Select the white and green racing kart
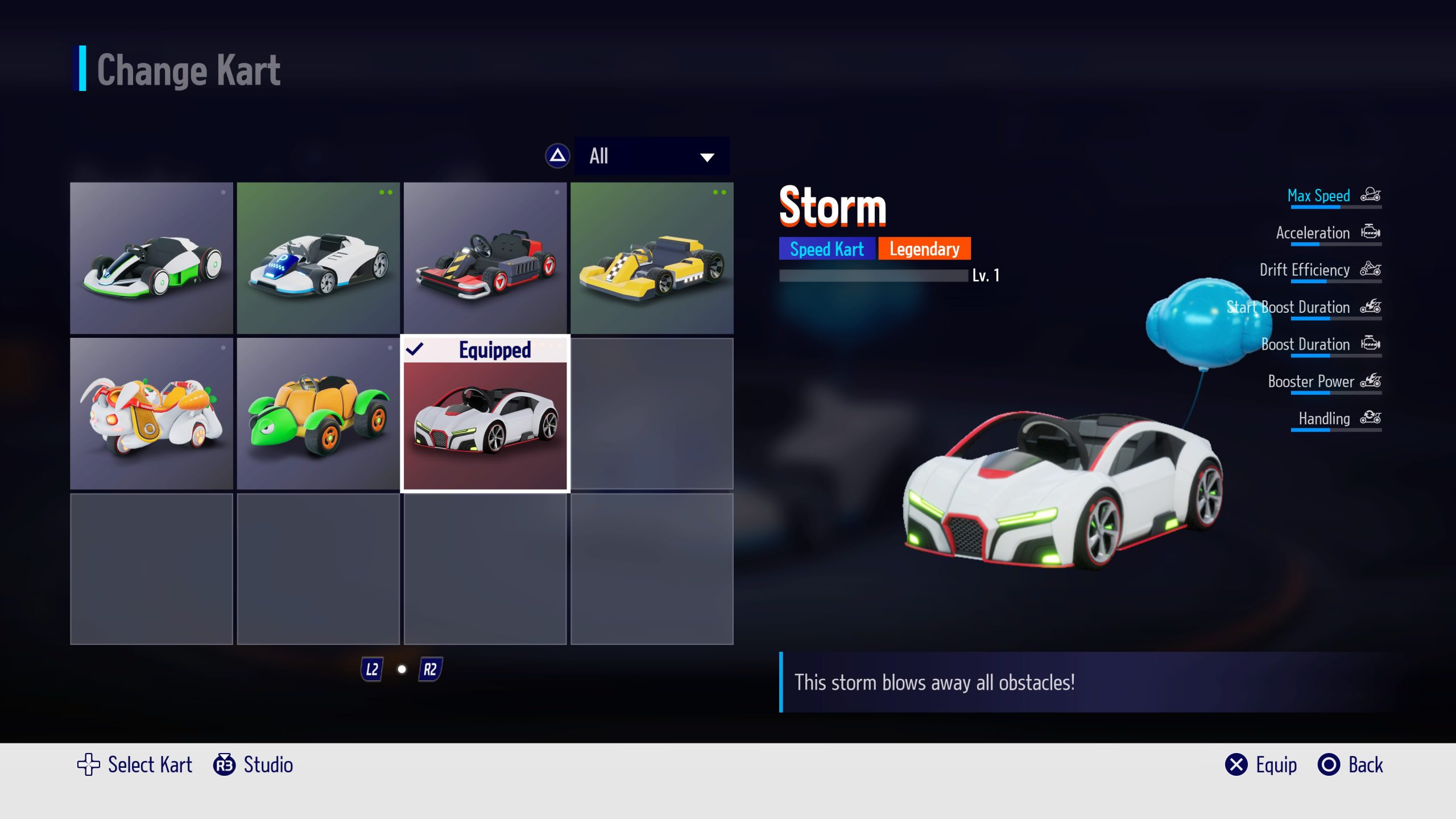The width and height of the screenshot is (1456, 819). [151, 258]
